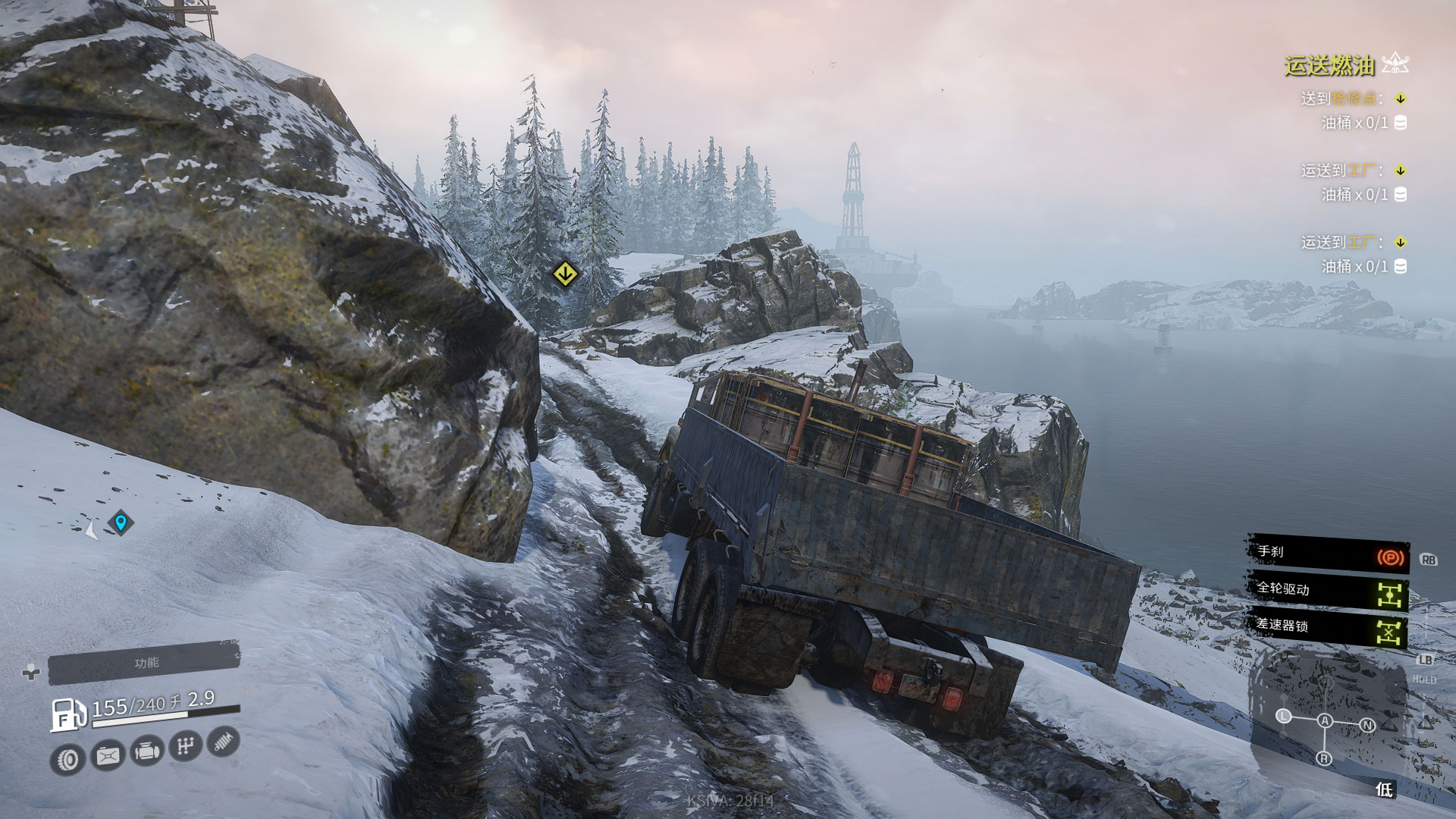
Task: Click the engine damage status icon
Action: (x=146, y=752)
